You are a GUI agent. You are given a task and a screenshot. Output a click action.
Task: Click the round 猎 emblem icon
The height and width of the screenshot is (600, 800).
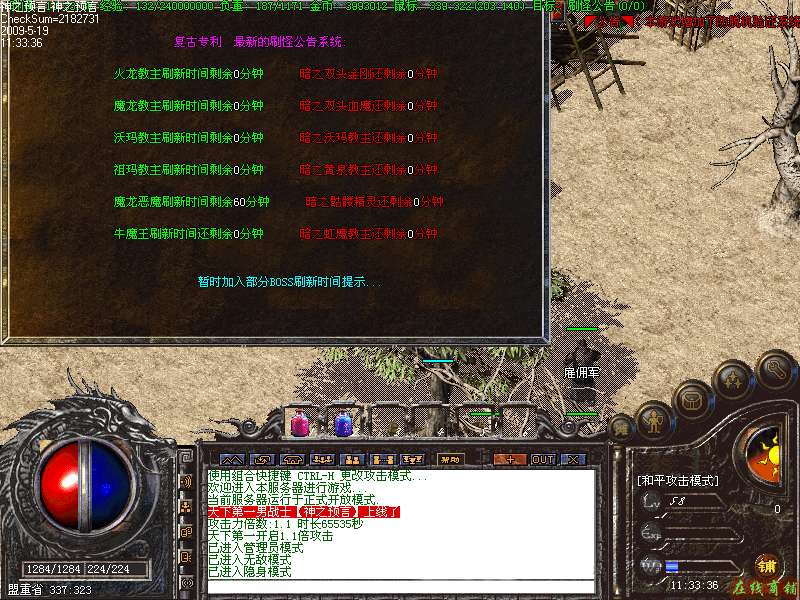[x=621, y=428]
